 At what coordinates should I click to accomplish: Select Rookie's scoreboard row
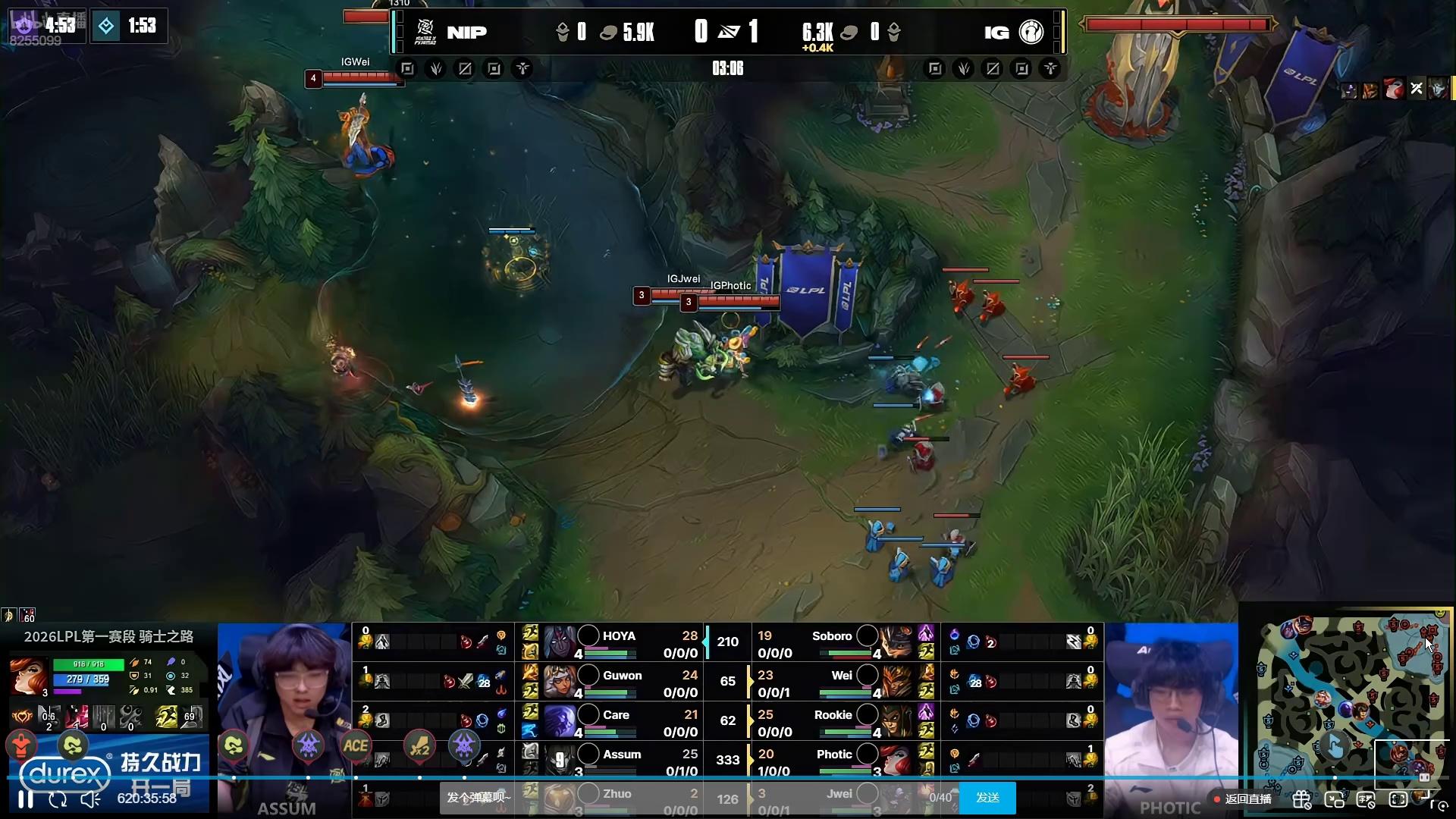[833, 721]
